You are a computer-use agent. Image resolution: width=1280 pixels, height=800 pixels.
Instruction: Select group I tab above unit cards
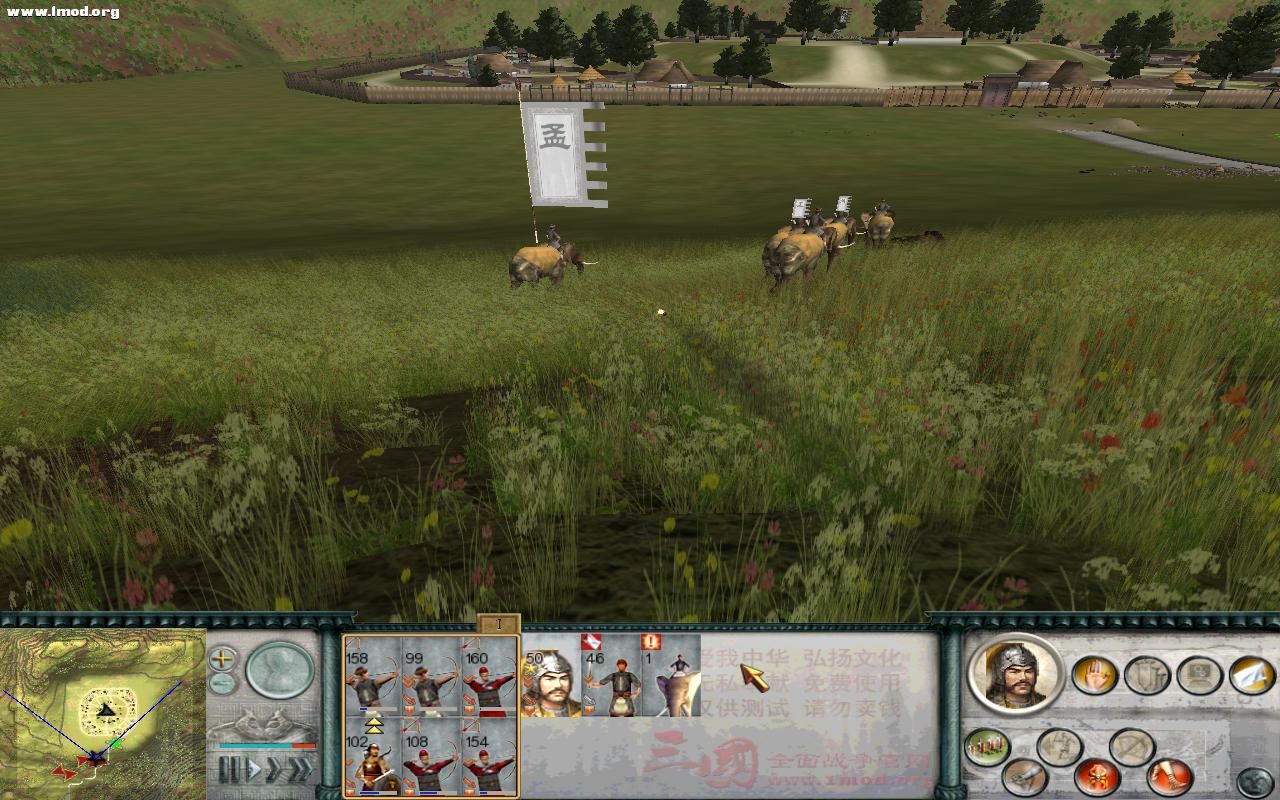pyautogui.click(x=498, y=625)
